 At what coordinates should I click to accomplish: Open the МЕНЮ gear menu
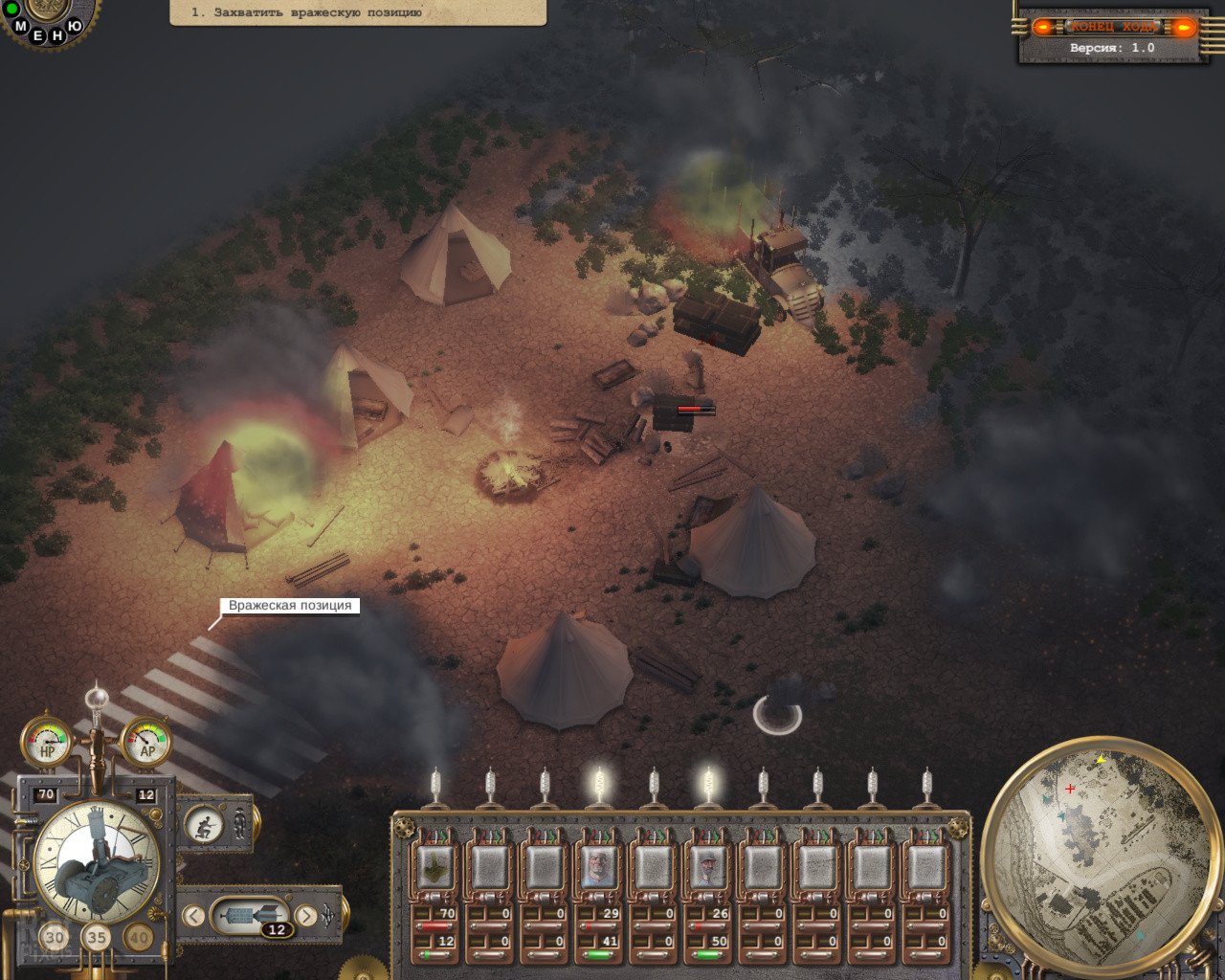[x=46, y=19]
